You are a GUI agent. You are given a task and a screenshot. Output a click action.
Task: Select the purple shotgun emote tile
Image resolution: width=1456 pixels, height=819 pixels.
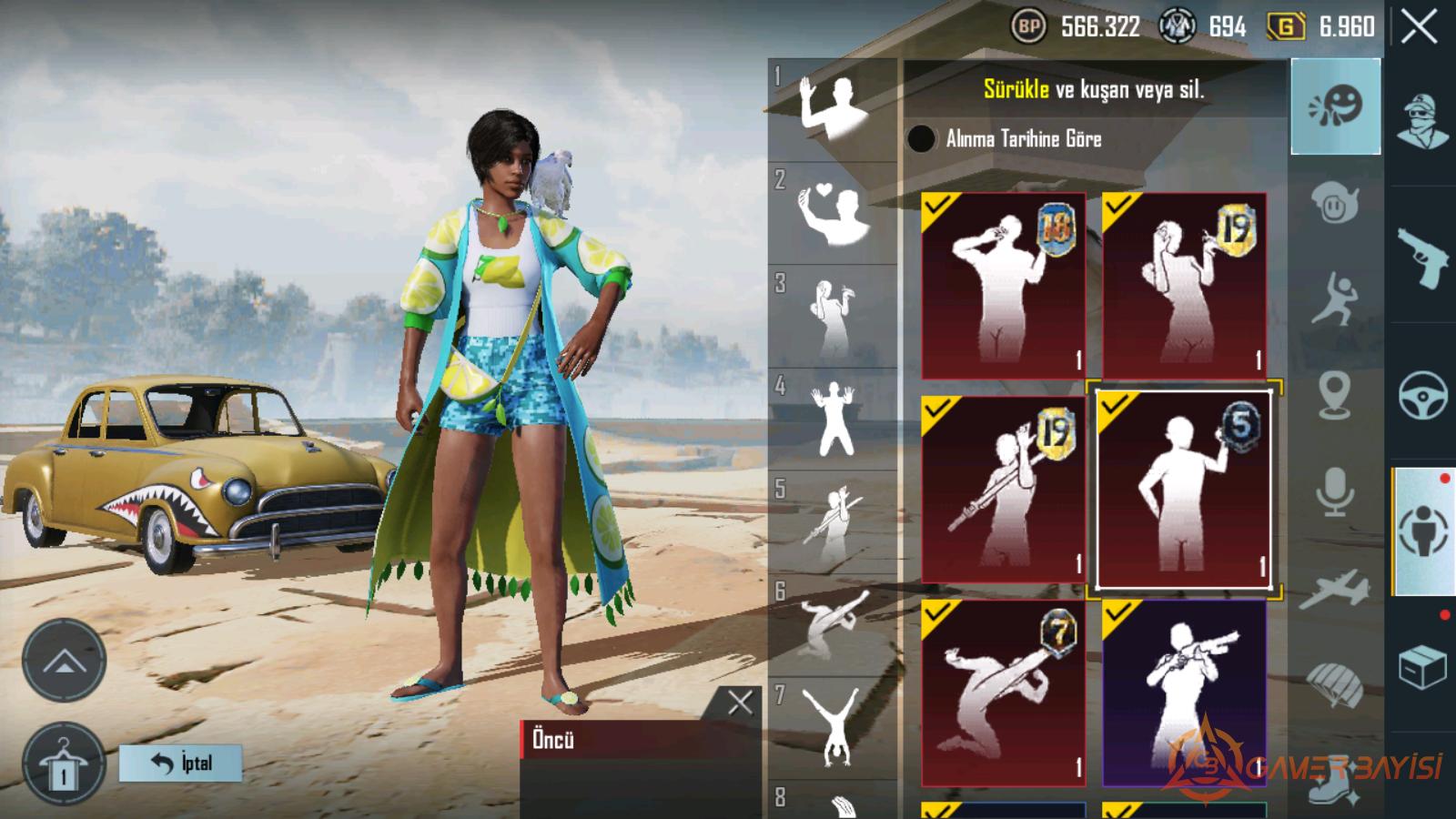[x=1184, y=693]
